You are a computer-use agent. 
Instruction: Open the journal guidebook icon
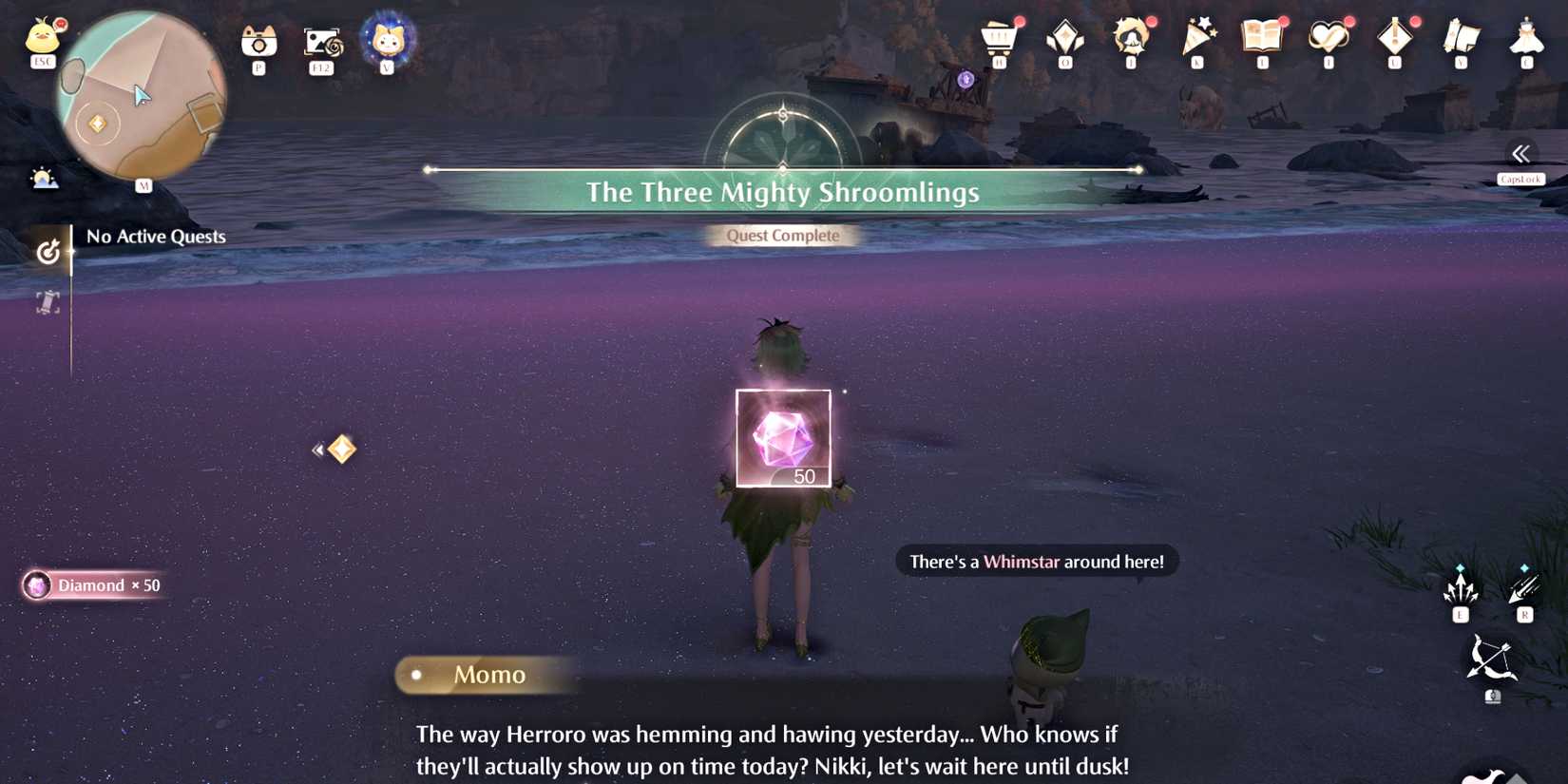(x=1264, y=38)
